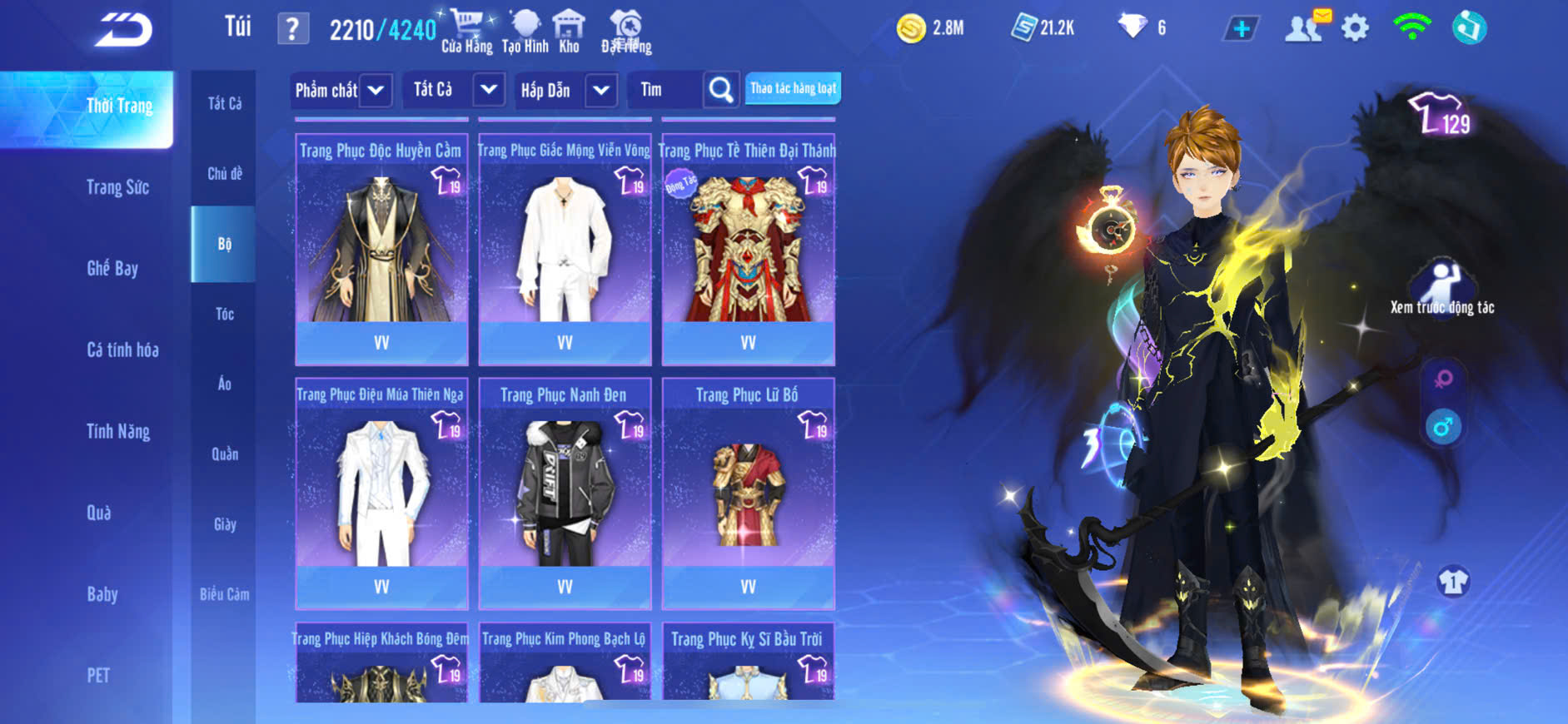The width and height of the screenshot is (1568, 724).
Task: Select the Ghế Bay category
Action: [x=112, y=268]
